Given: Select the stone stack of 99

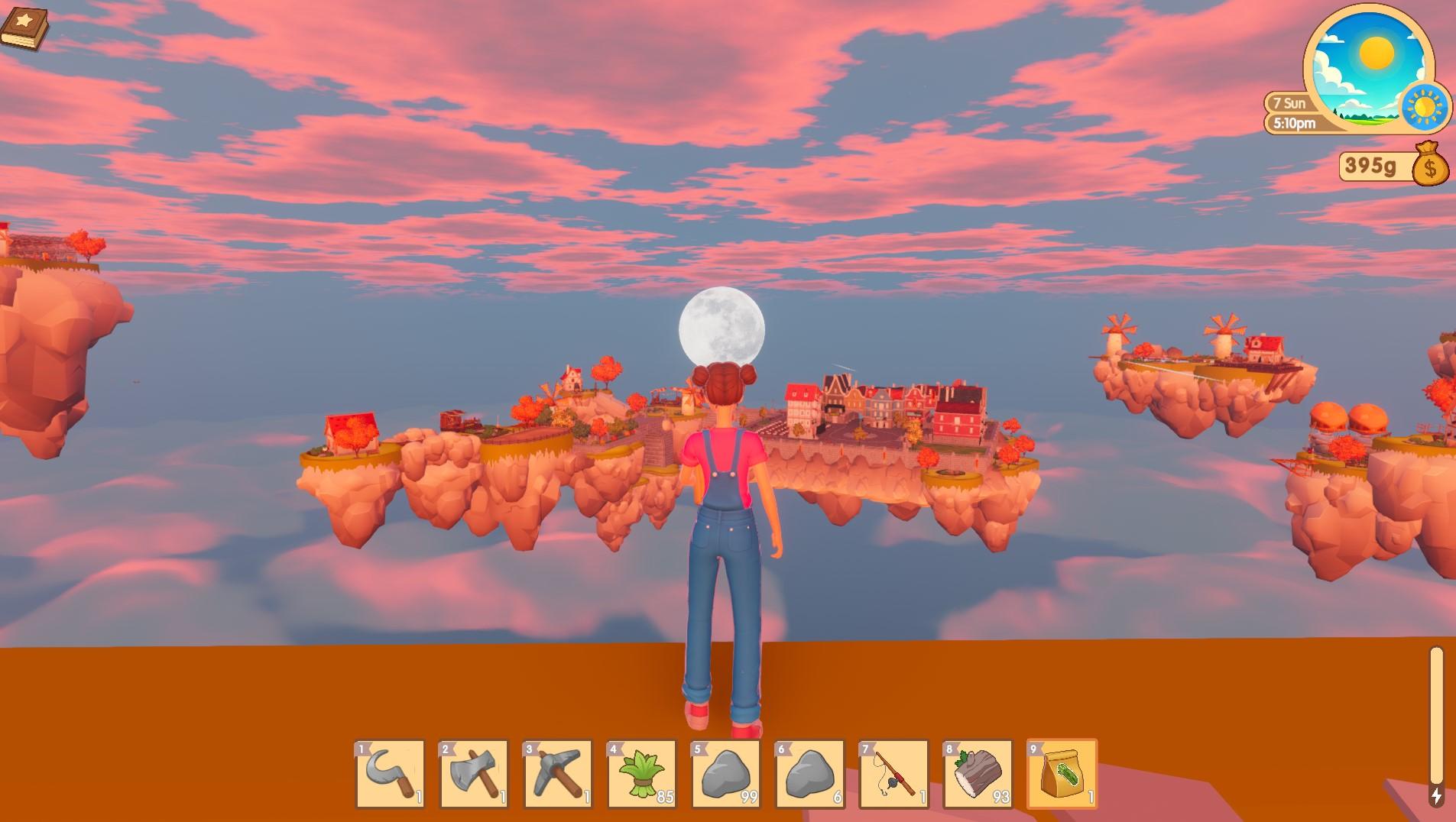Looking at the screenshot, I should [x=727, y=775].
